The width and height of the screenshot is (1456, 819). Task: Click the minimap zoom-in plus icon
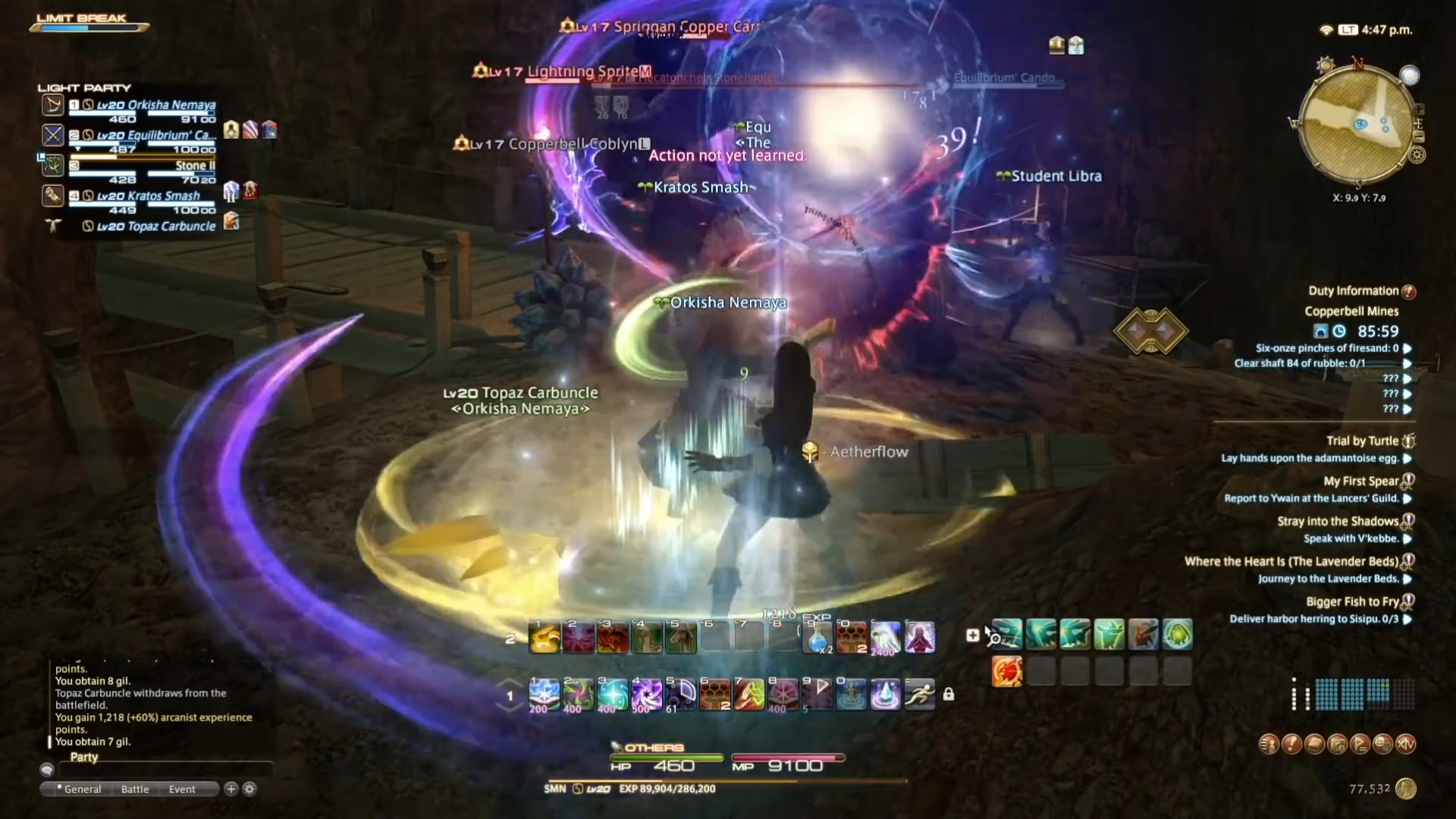click(1419, 109)
